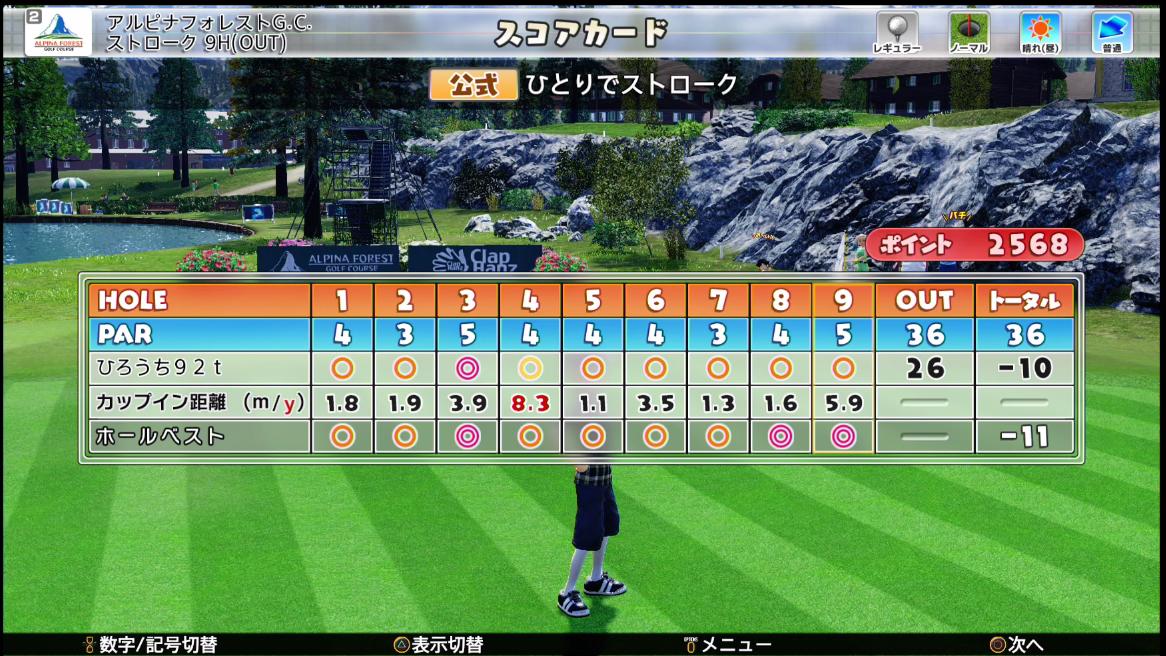
Task: Select the highlighted hole 9 column header
Action: coord(843,300)
